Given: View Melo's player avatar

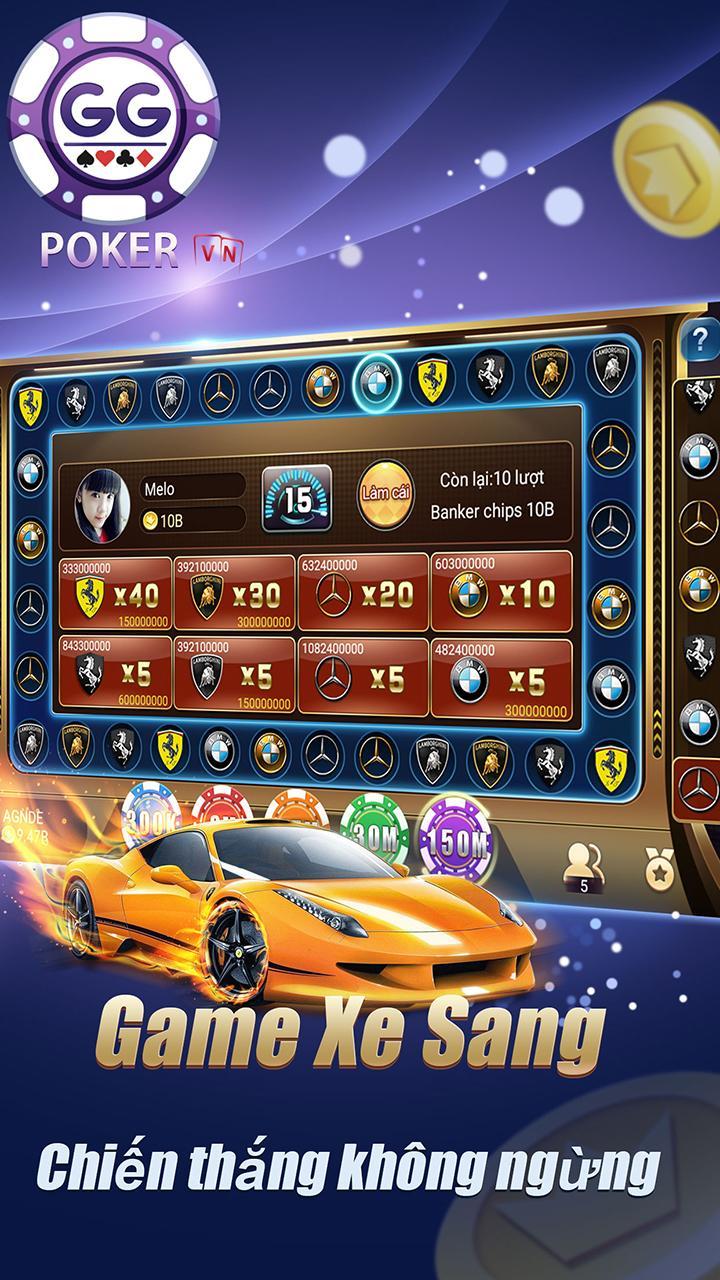Looking at the screenshot, I should (102, 501).
